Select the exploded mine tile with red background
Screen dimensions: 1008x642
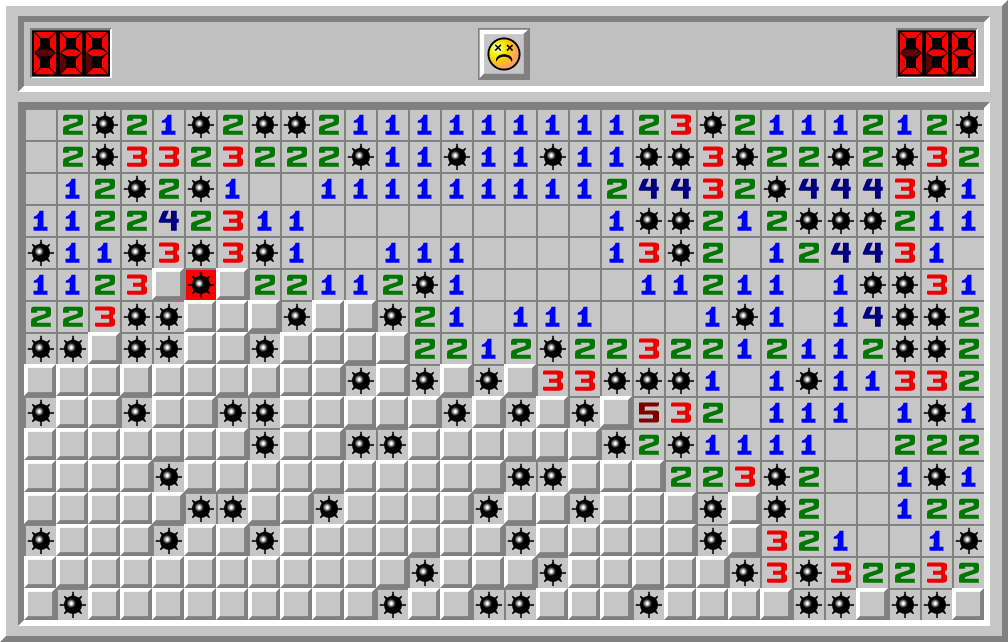(x=201, y=285)
